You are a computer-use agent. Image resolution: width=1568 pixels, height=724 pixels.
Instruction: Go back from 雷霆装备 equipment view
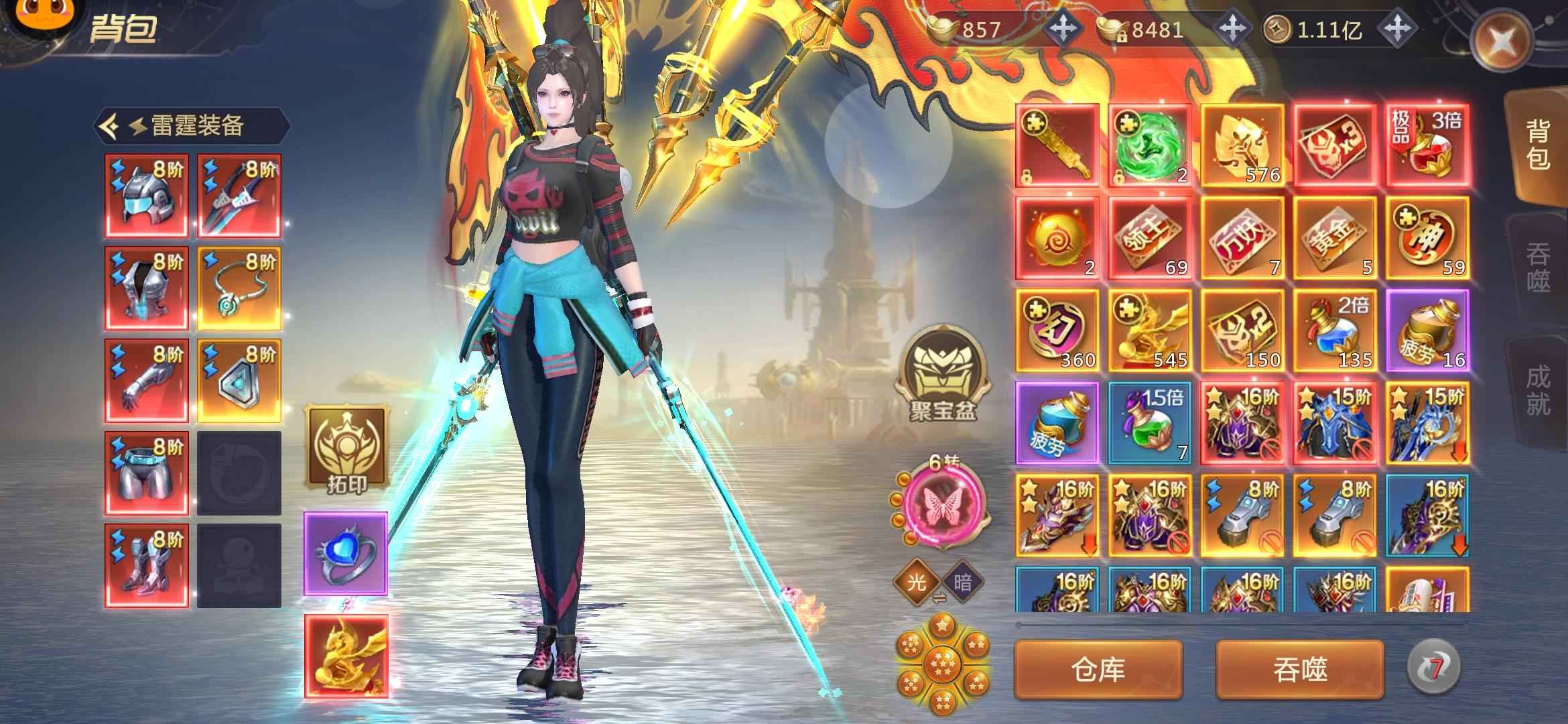pyautogui.click(x=110, y=125)
